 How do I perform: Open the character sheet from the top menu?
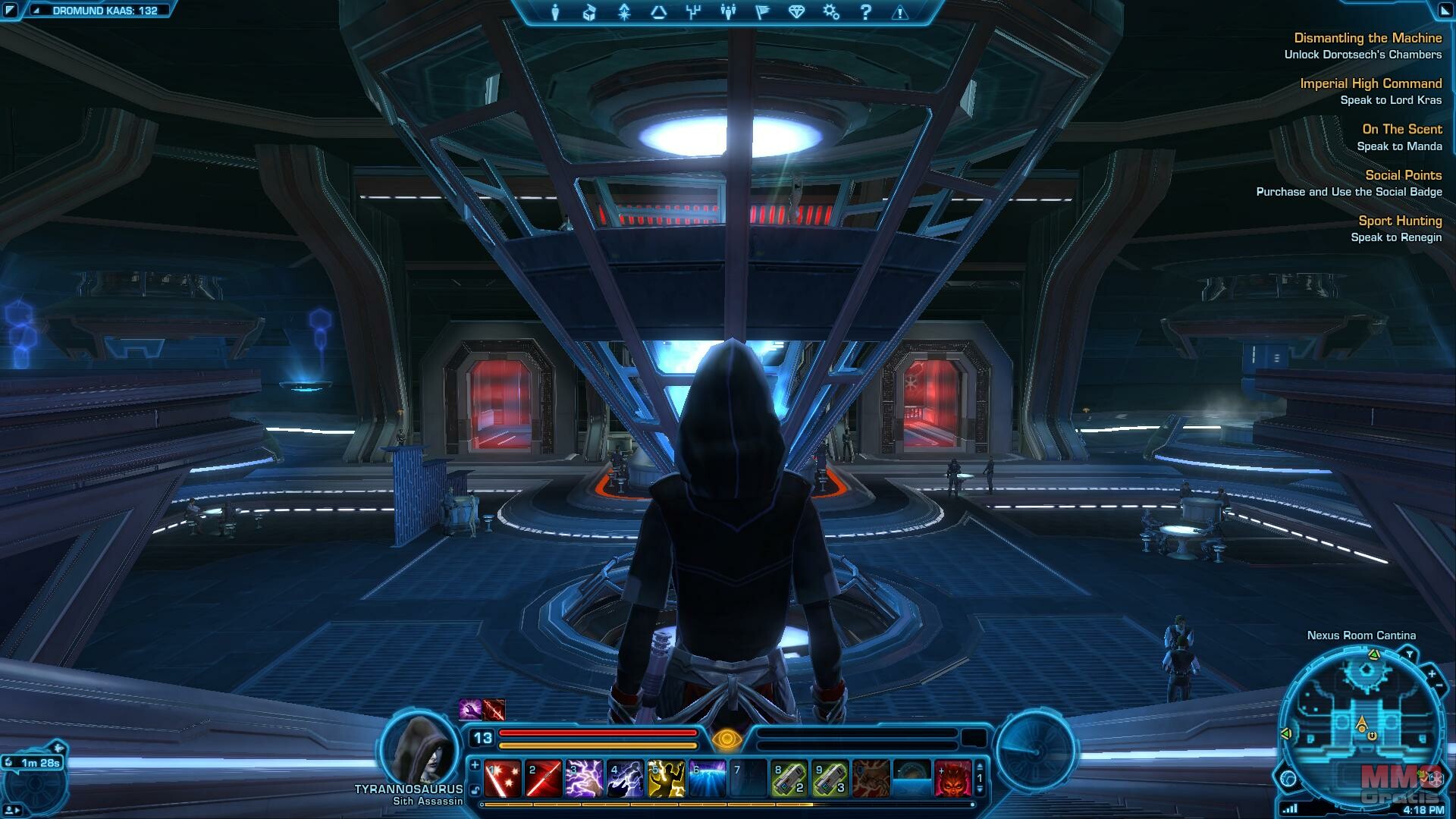coord(555,12)
